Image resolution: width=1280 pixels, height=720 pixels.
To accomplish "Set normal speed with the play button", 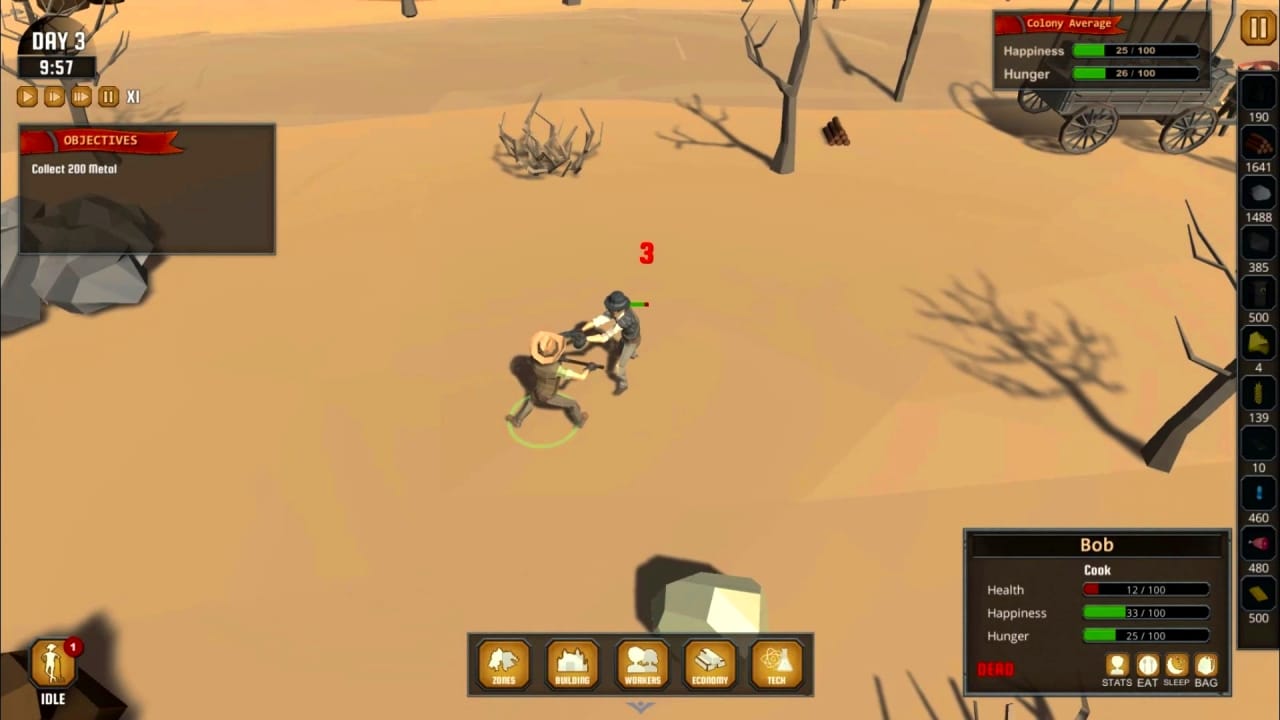I will tap(27, 96).
